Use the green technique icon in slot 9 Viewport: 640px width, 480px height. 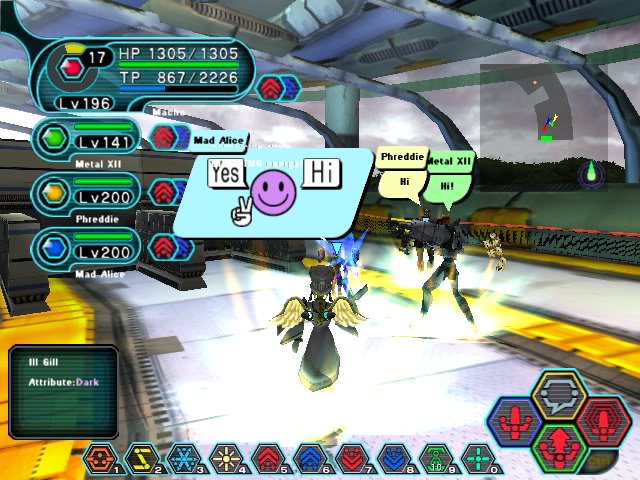[435, 458]
